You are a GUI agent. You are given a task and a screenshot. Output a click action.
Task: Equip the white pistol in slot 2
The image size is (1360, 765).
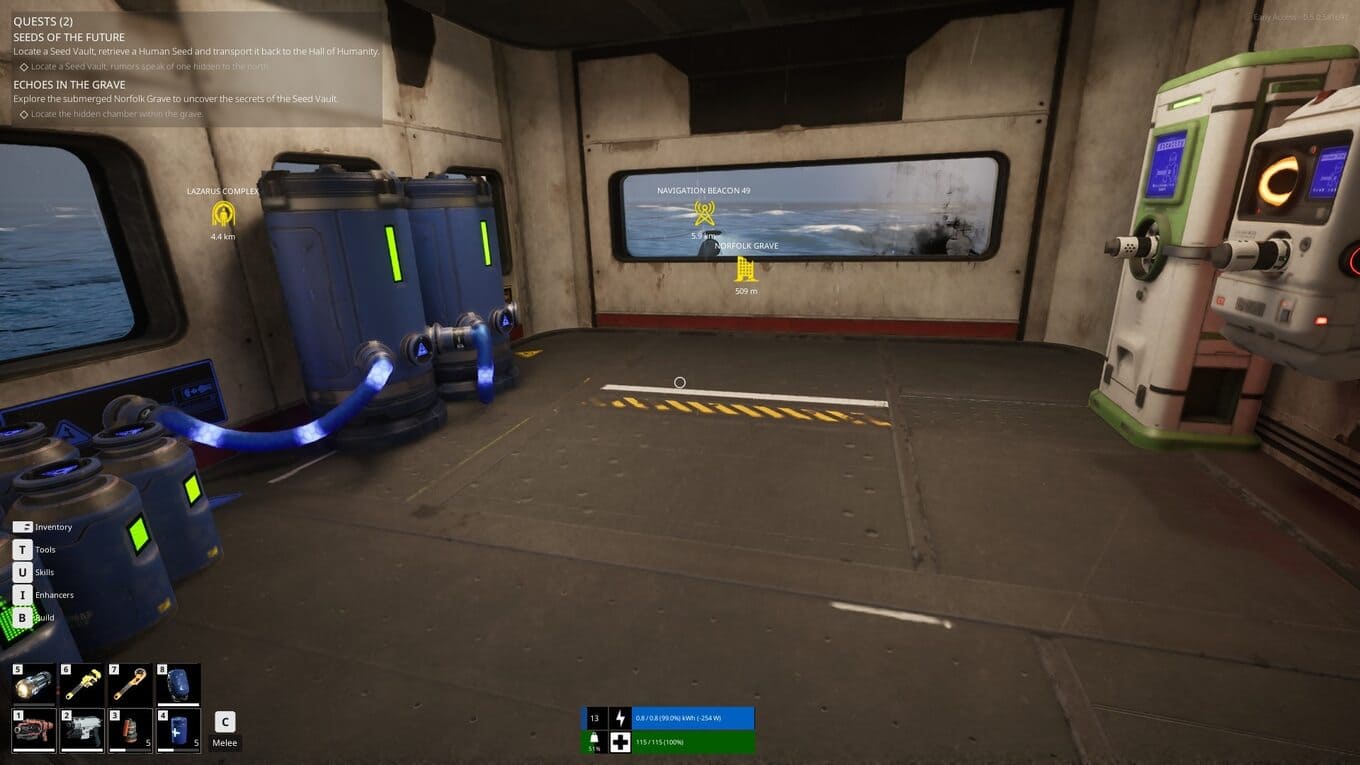(x=81, y=730)
